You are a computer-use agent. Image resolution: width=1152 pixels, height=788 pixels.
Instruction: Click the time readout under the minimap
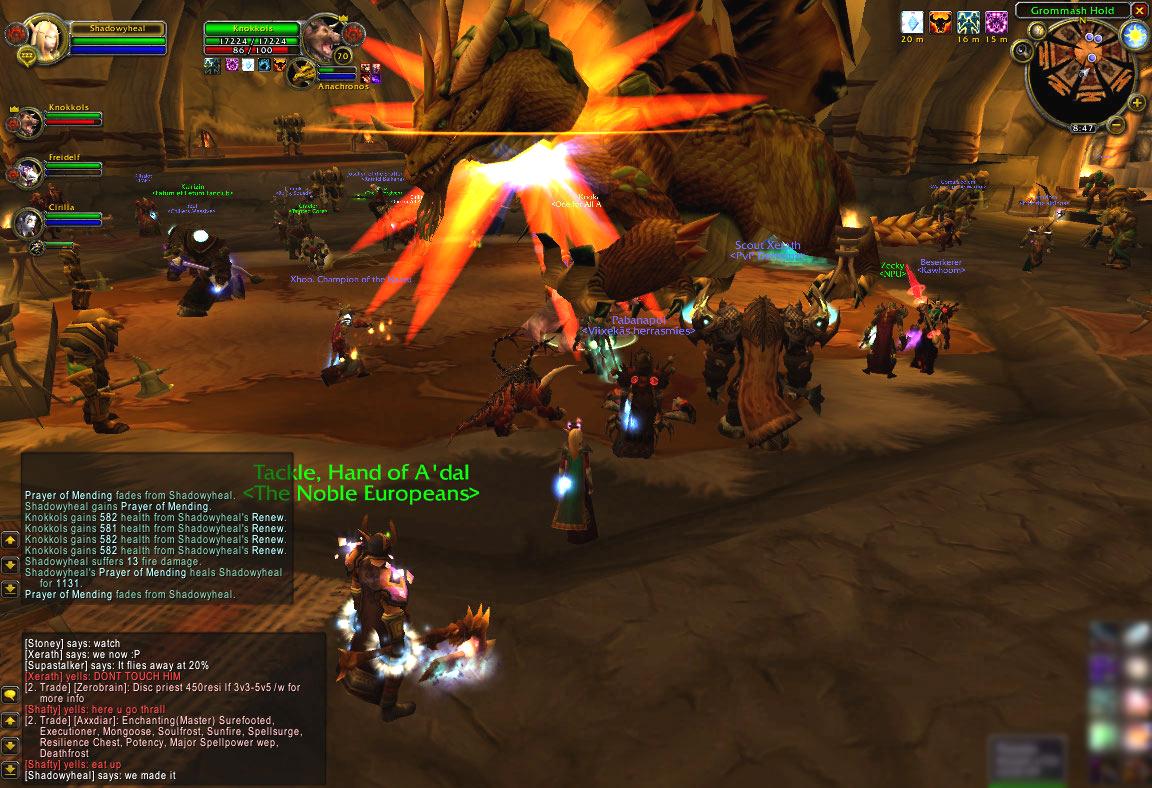1083,129
